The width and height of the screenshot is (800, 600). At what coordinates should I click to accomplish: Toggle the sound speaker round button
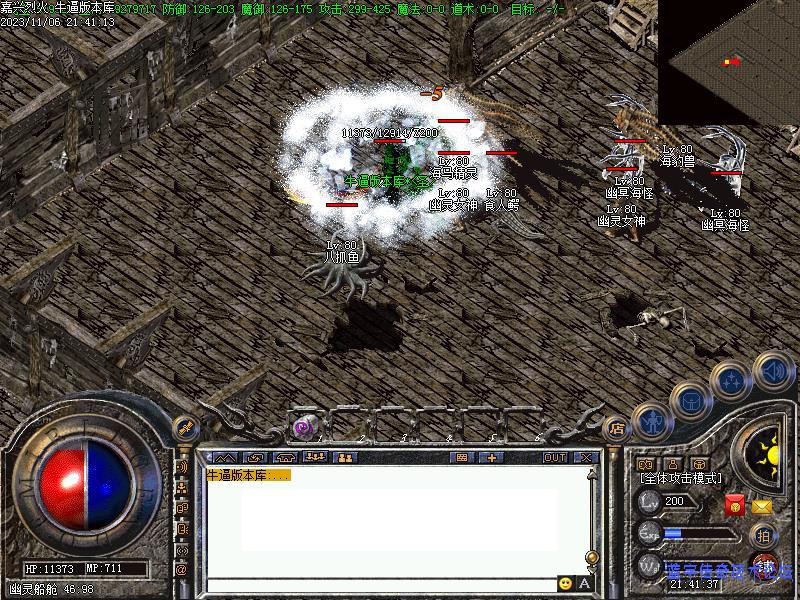[x=772, y=371]
